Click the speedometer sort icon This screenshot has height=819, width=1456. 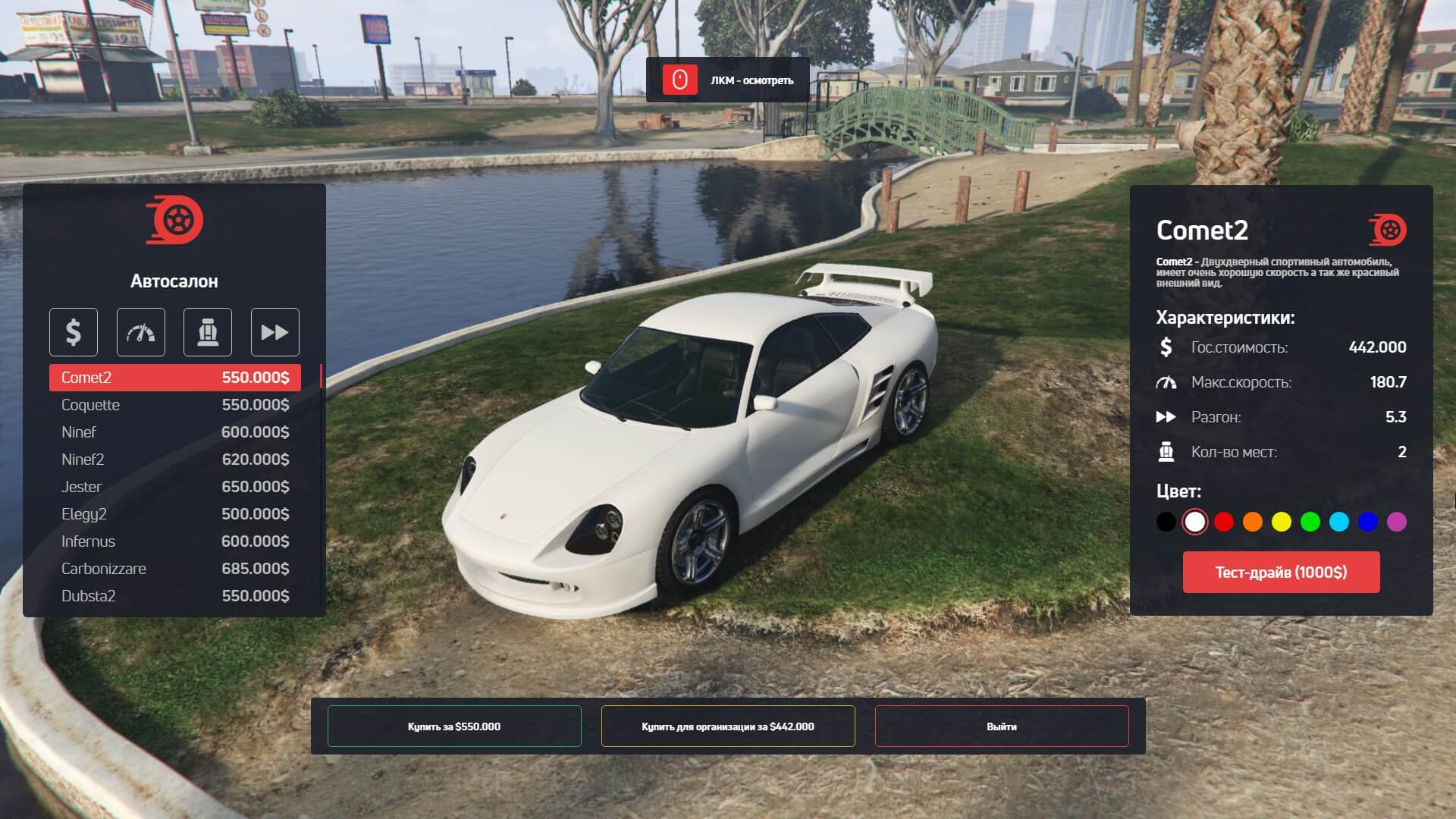point(140,332)
